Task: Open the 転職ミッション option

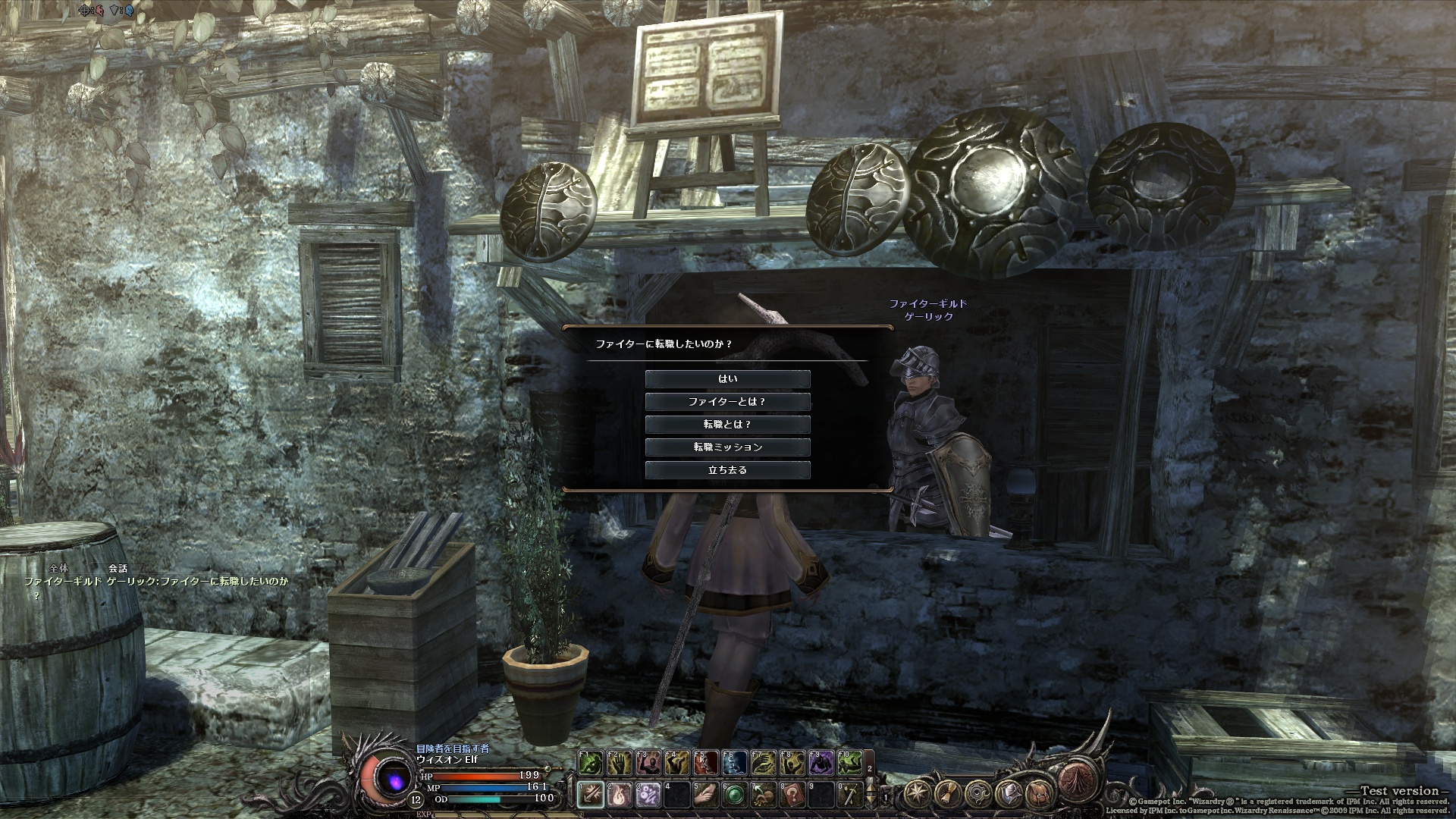Action: [x=727, y=447]
